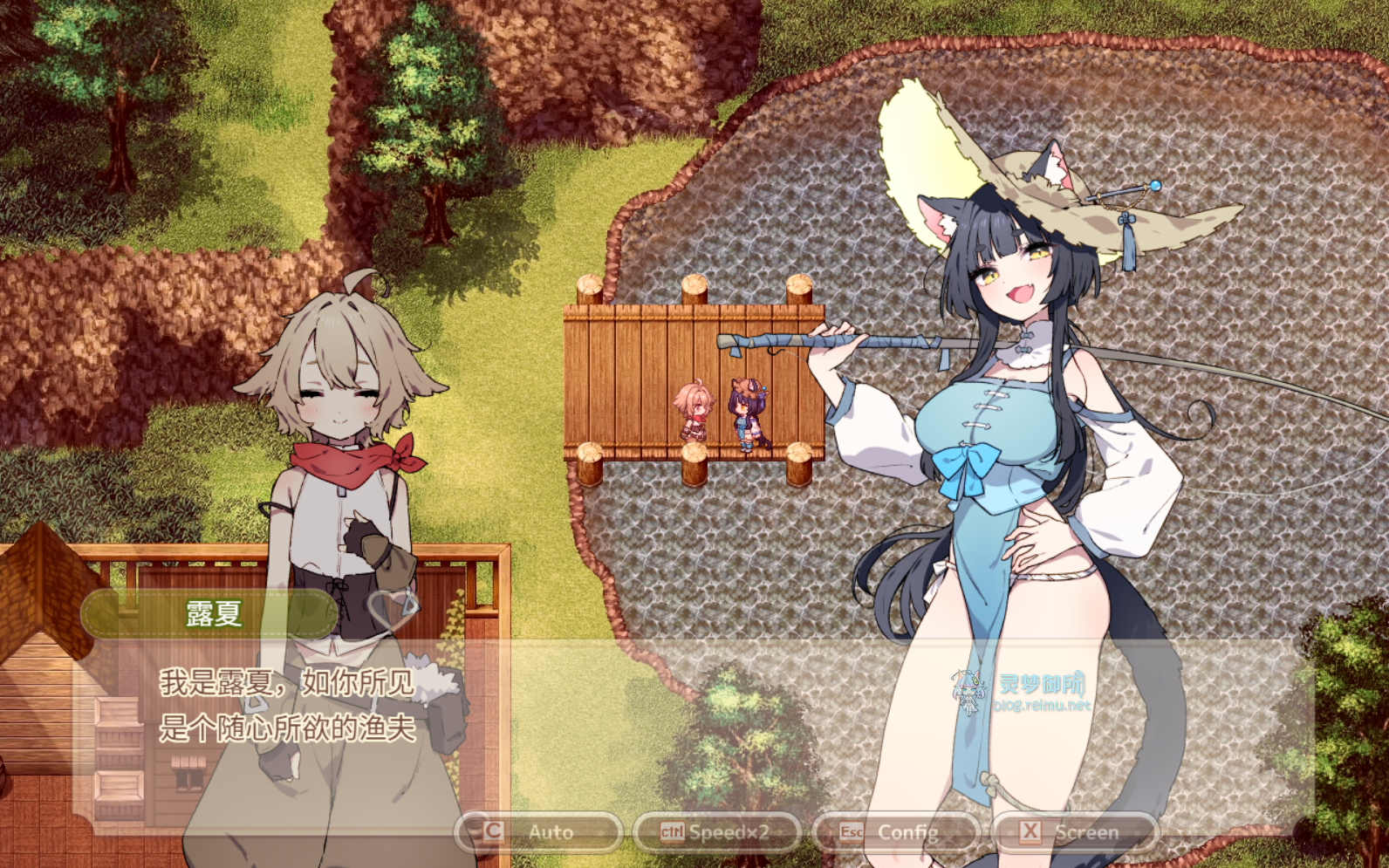Click the Esc key icon on Config button
The width and height of the screenshot is (1389, 868).
tap(852, 831)
